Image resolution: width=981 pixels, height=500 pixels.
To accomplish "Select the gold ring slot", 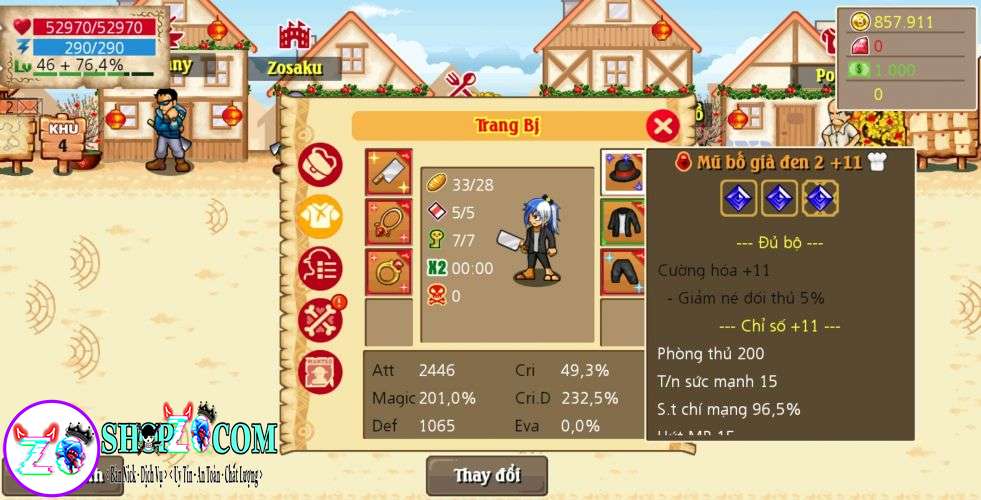I will [388, 272].
